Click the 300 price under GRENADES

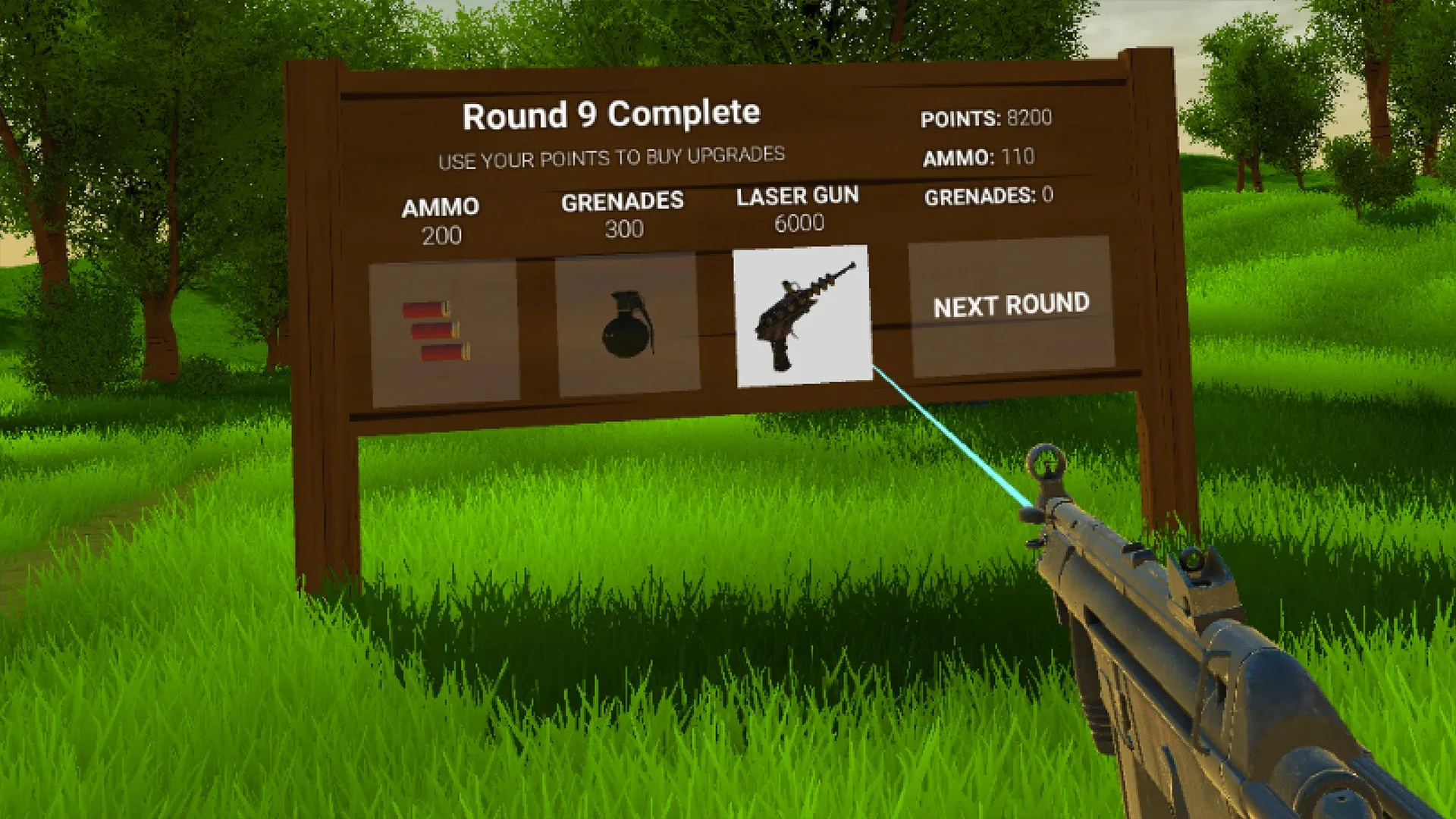(x=624, y=227)
